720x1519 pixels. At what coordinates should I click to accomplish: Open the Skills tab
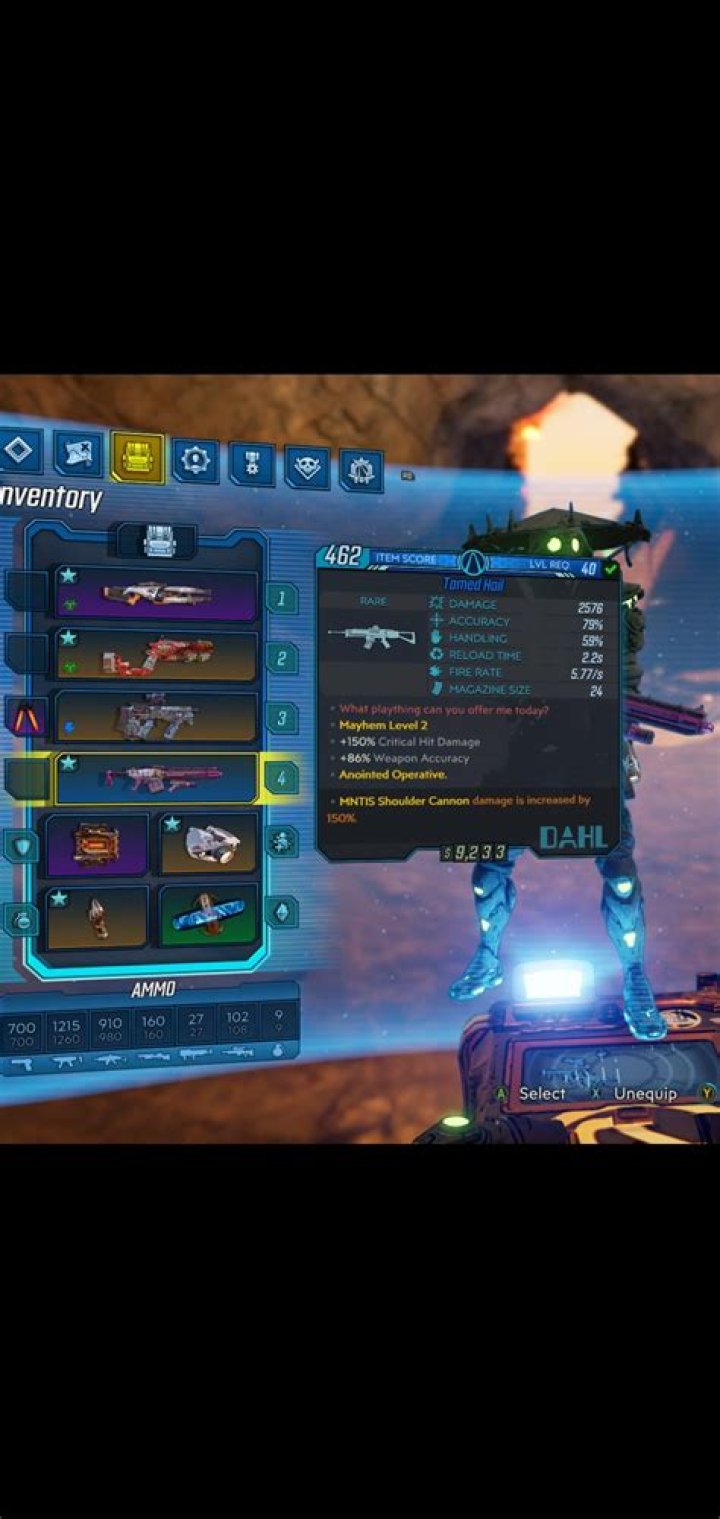click(194, 461)
